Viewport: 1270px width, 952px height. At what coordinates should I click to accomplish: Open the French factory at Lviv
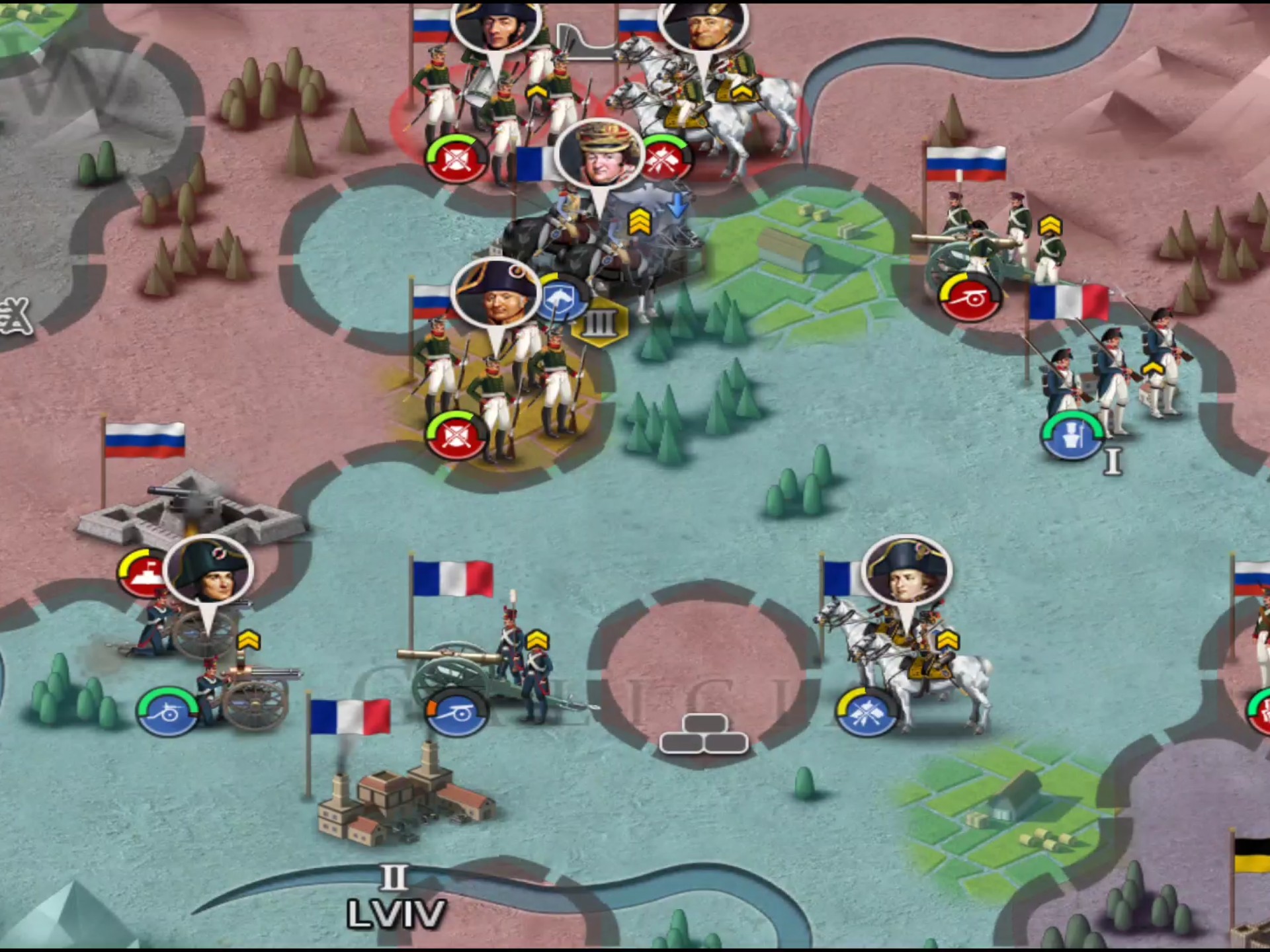coord(403,800)
